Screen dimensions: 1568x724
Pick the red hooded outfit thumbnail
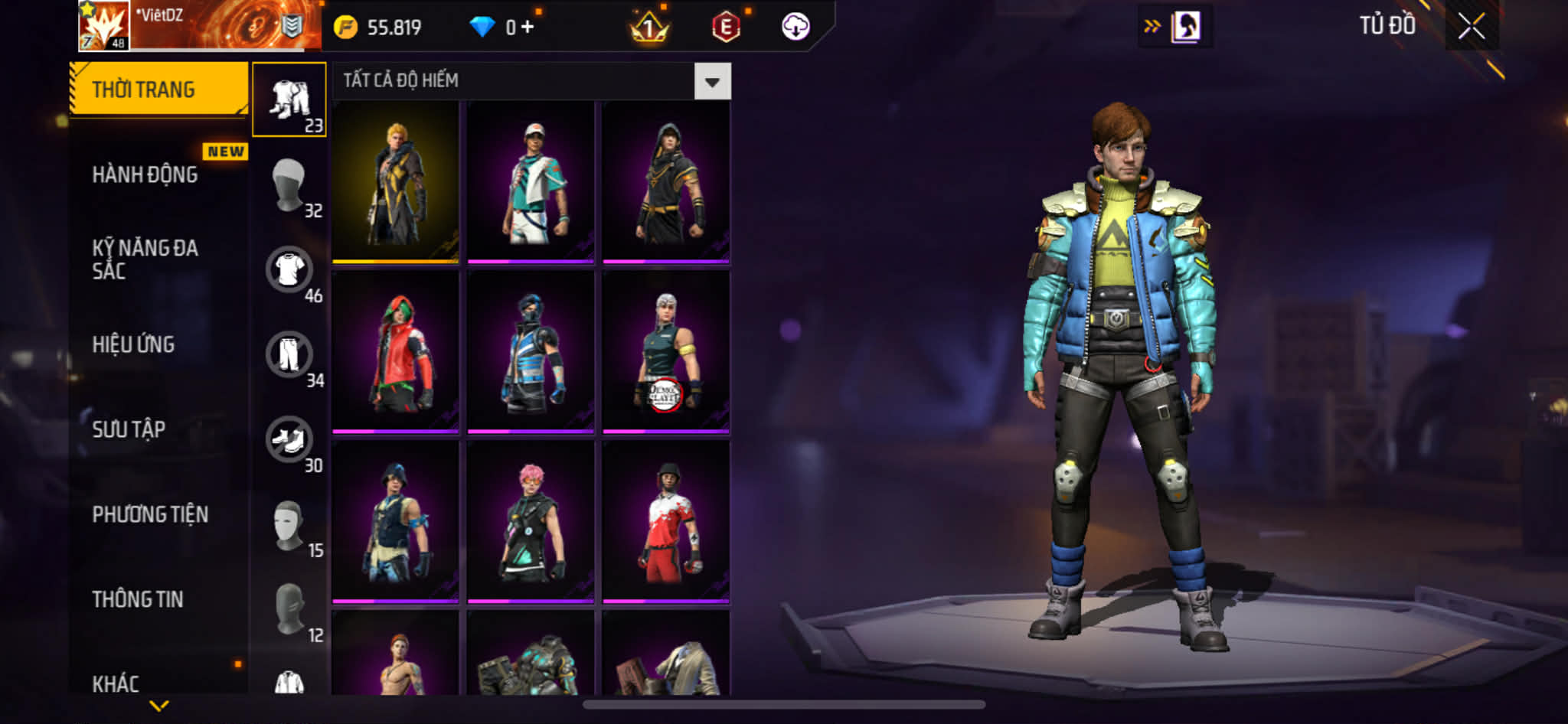click(x=396, y=351)
